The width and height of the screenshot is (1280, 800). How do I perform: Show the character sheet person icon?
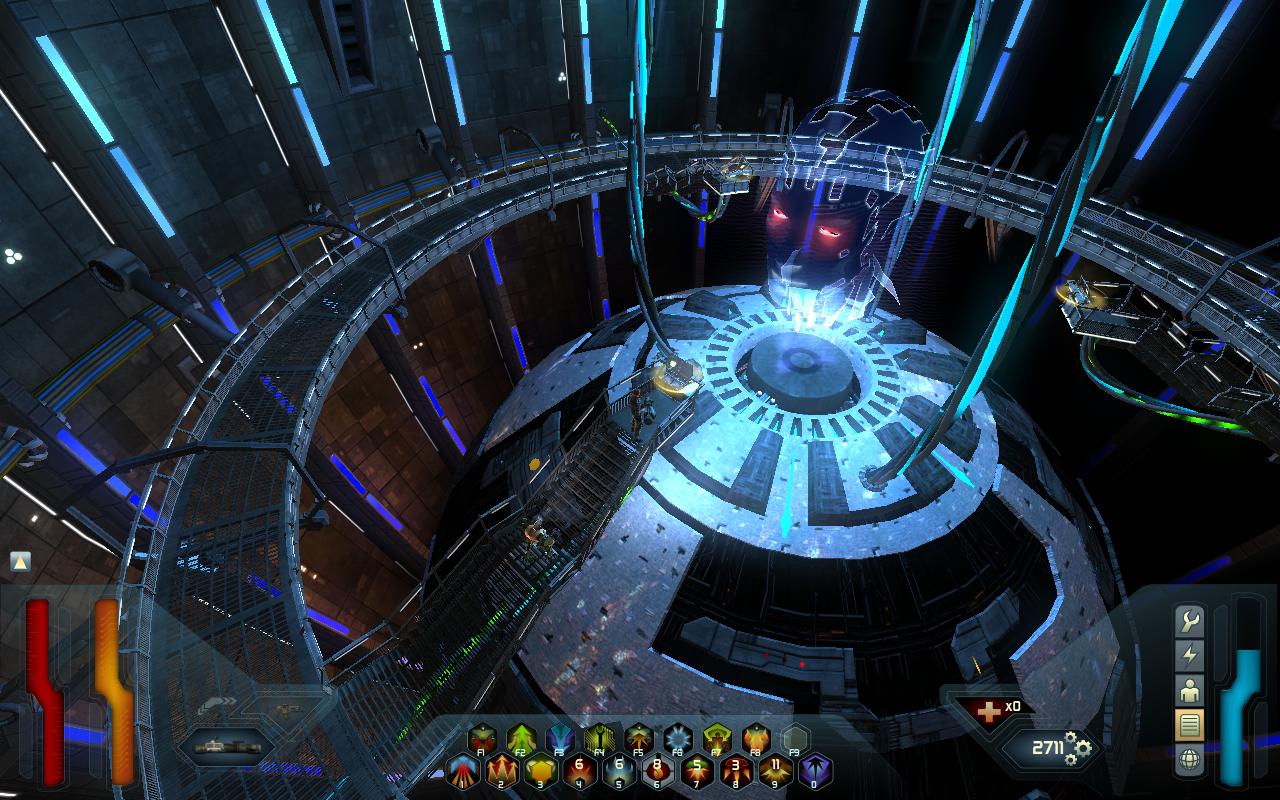point(1190,690)
